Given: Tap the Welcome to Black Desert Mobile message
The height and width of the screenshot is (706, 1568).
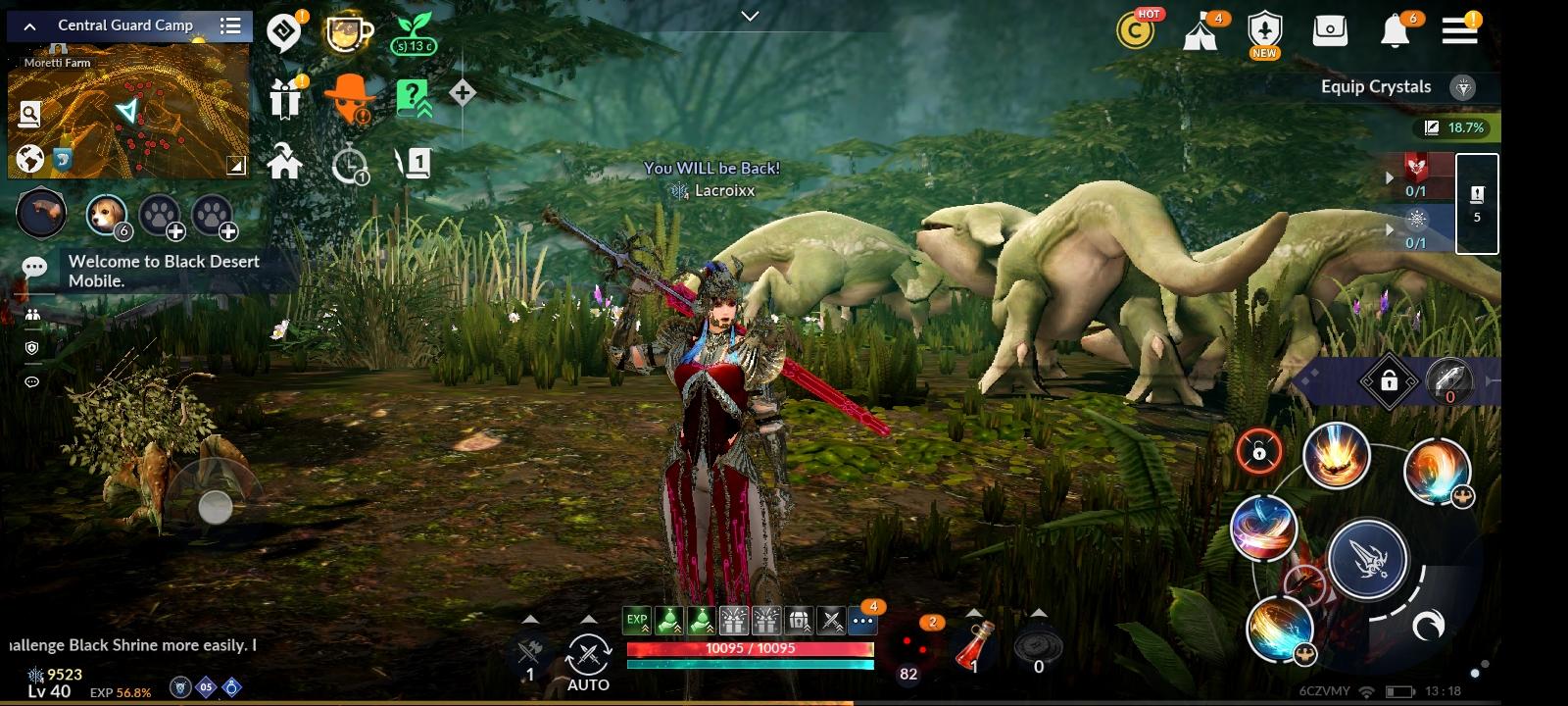Looking at the screenshot, I should 162,271.
